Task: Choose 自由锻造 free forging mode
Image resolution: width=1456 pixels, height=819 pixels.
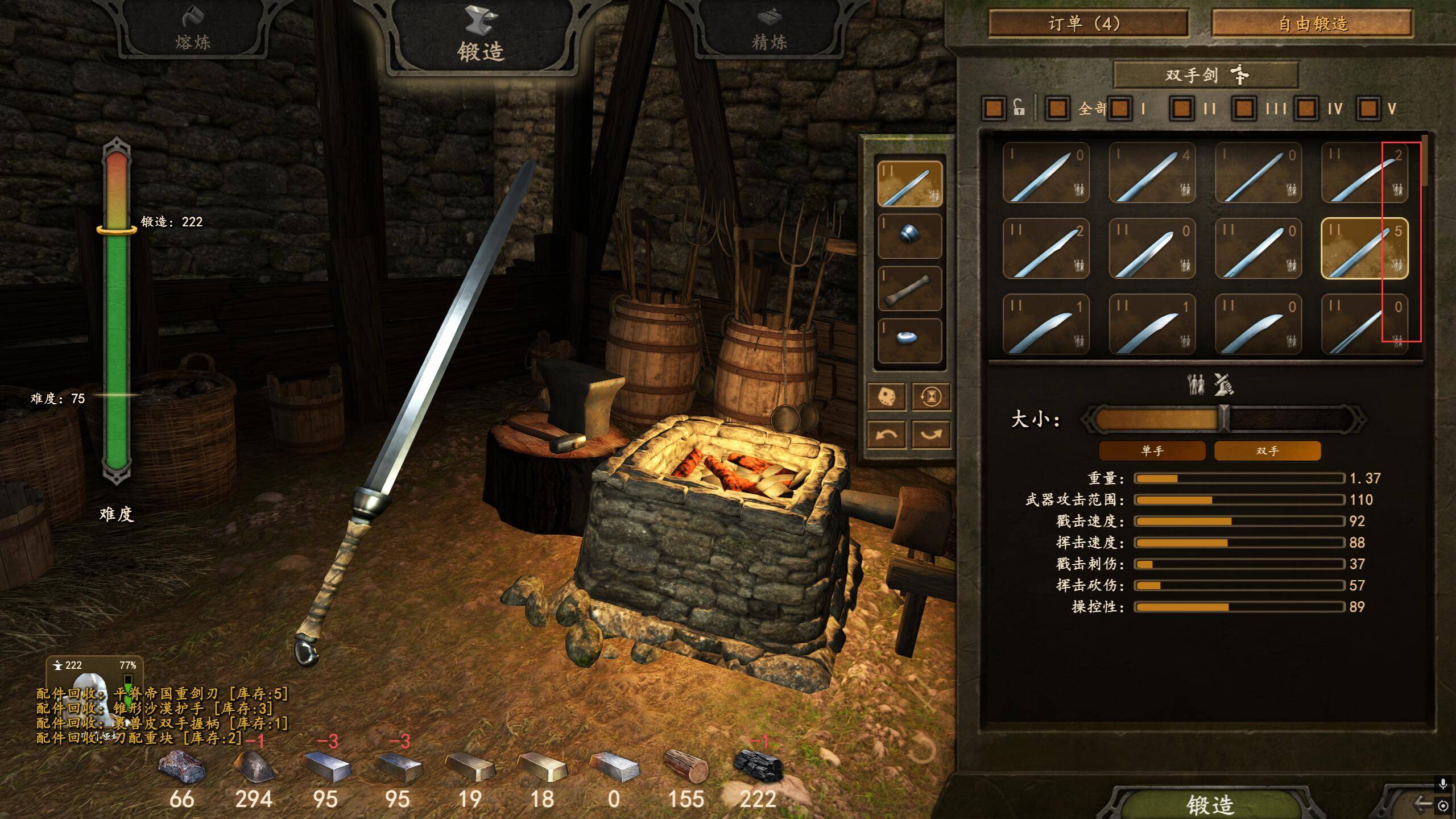Action: (1312, 24)
